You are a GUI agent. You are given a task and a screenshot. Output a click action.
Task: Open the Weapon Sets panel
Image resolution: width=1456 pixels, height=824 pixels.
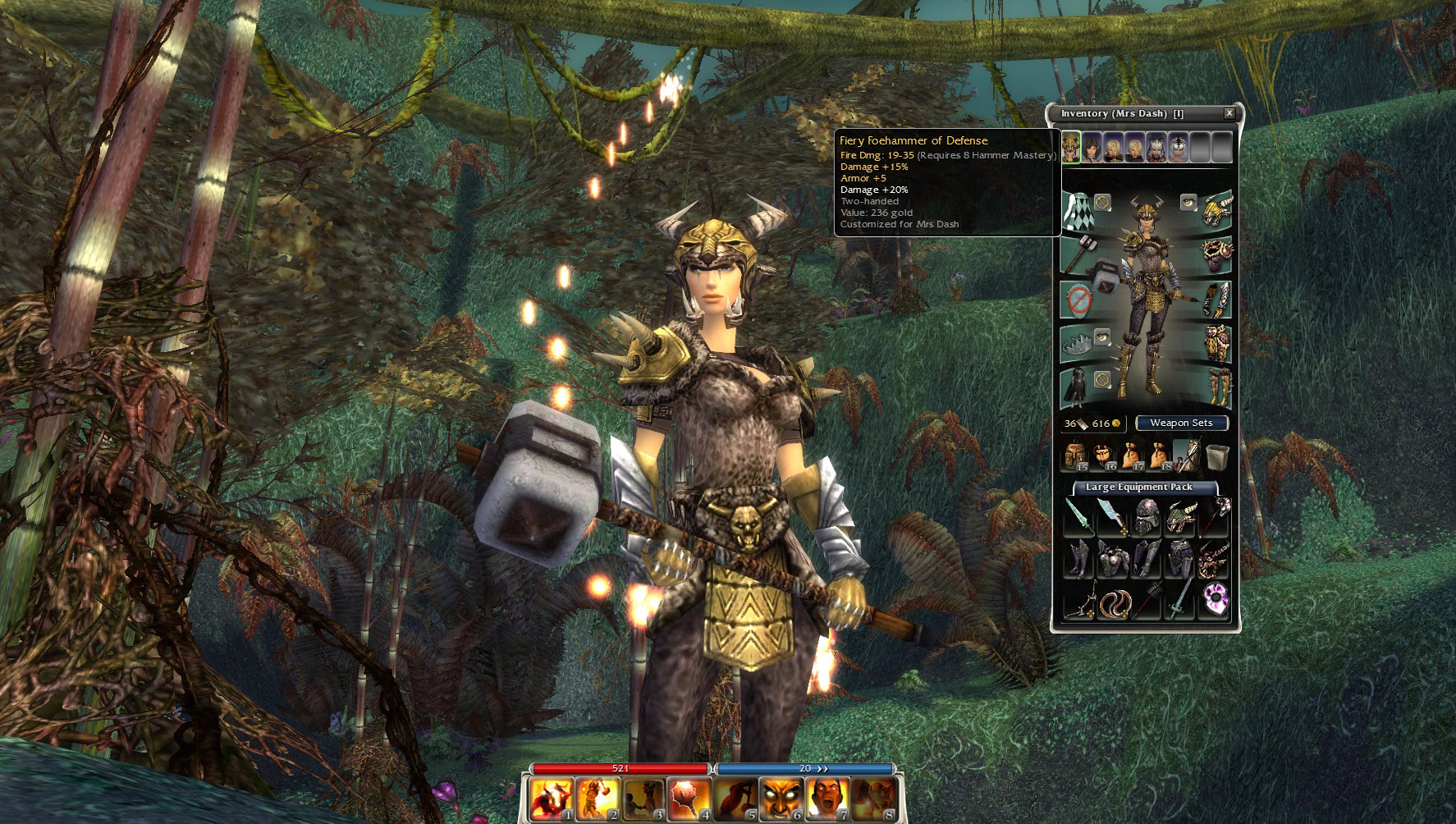pos(1181,423)
